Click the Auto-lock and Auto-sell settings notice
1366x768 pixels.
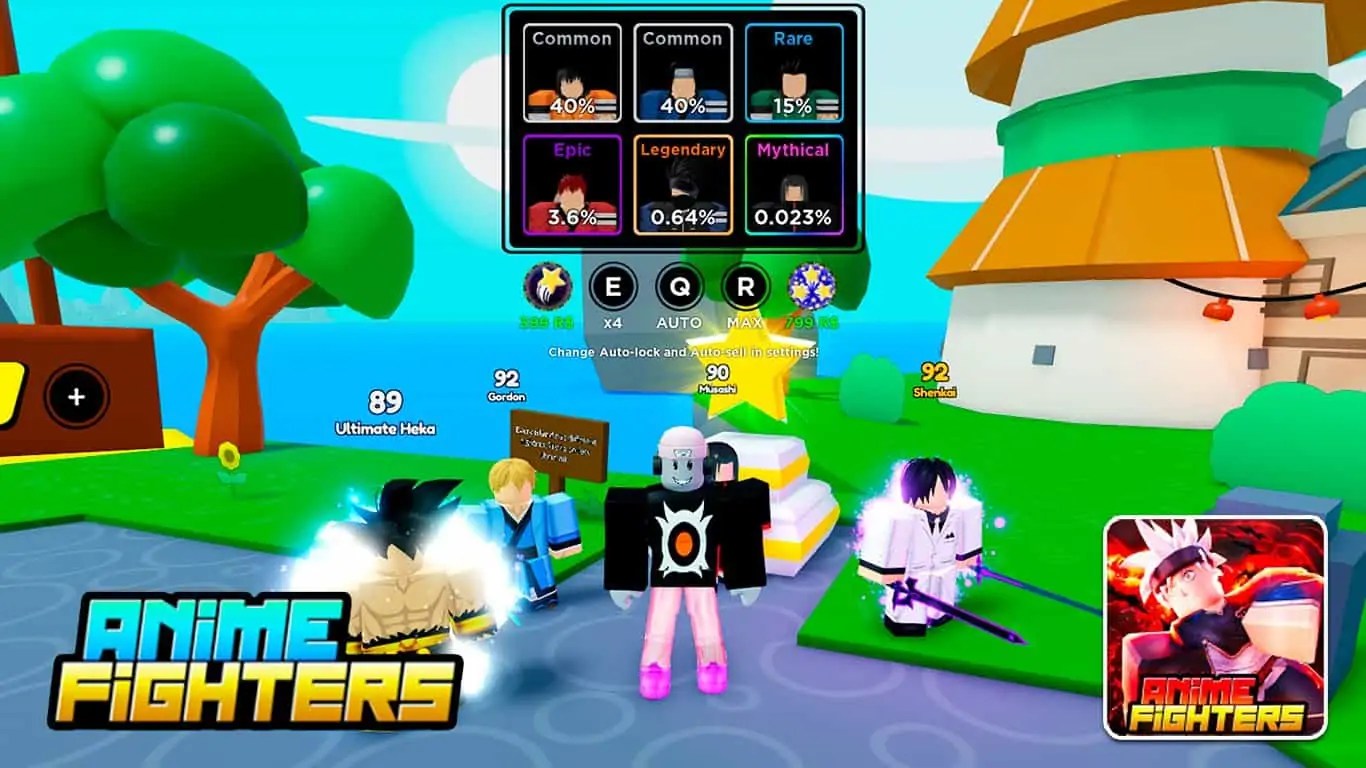click(683, 352)
